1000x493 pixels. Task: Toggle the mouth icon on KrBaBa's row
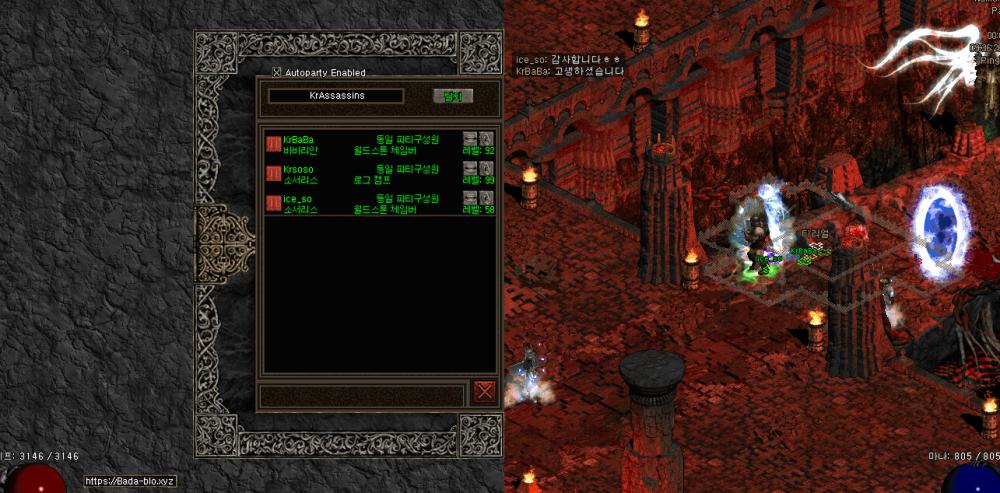point(470,139)
